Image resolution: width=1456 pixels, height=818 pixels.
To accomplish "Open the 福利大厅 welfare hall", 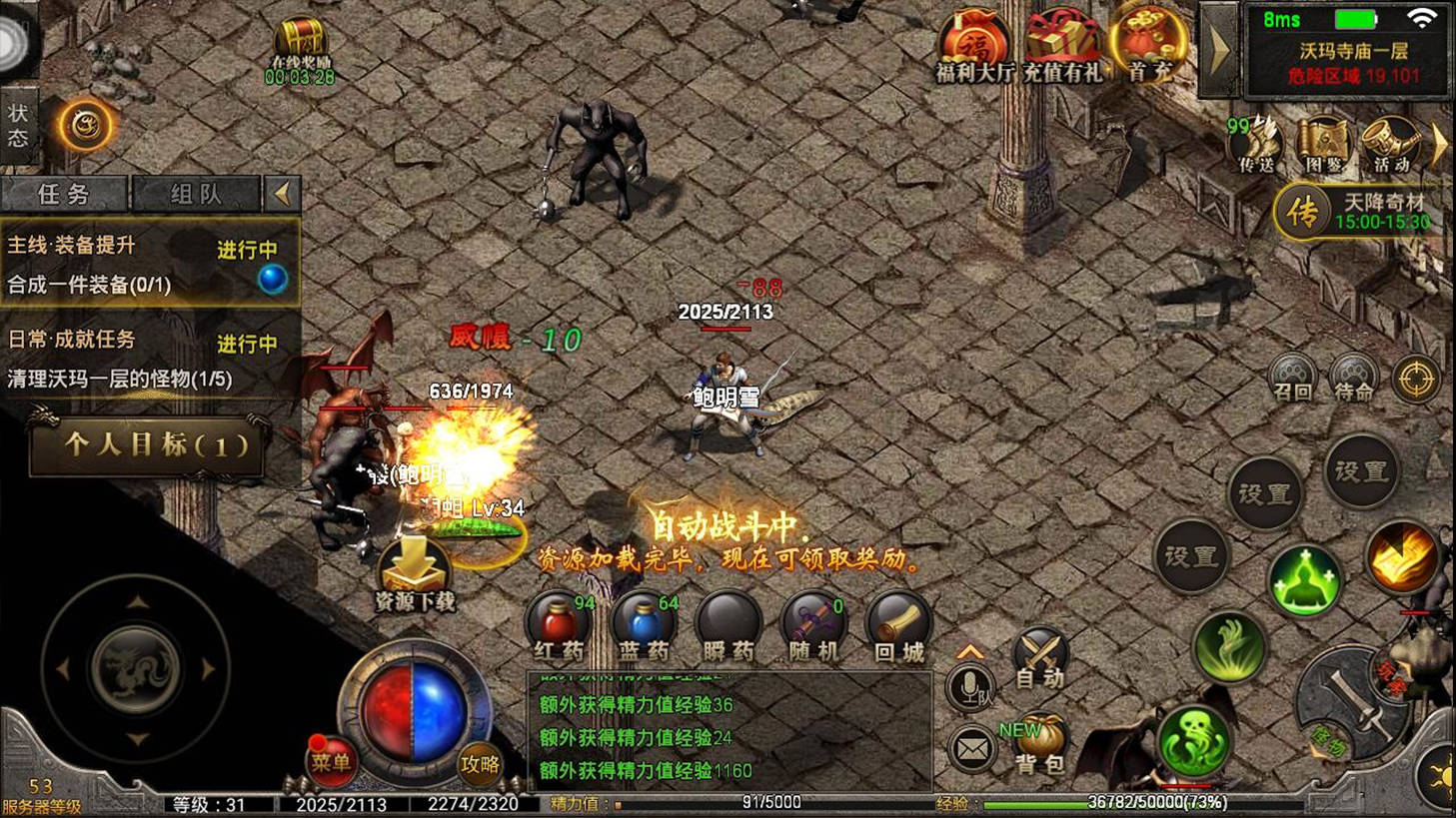I will pos(973,46).
